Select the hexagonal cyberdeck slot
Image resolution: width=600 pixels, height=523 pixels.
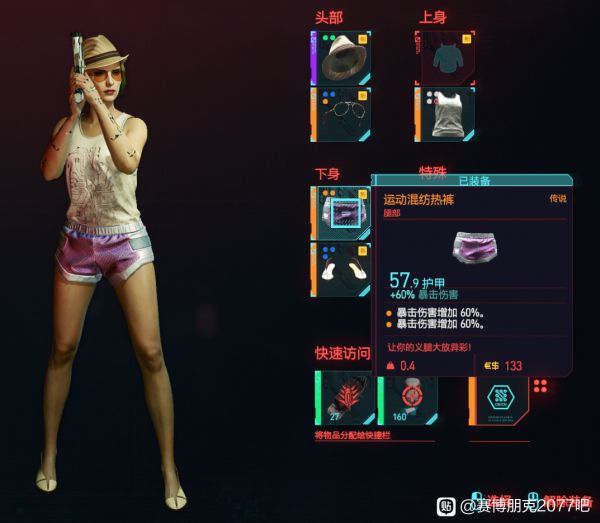click(500, 398)
